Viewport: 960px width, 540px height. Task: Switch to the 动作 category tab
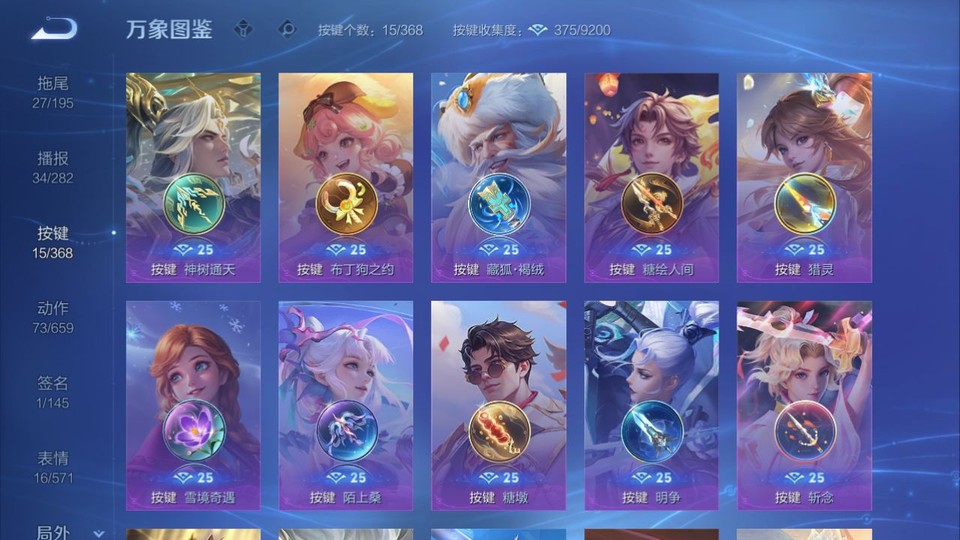[53, 317]
